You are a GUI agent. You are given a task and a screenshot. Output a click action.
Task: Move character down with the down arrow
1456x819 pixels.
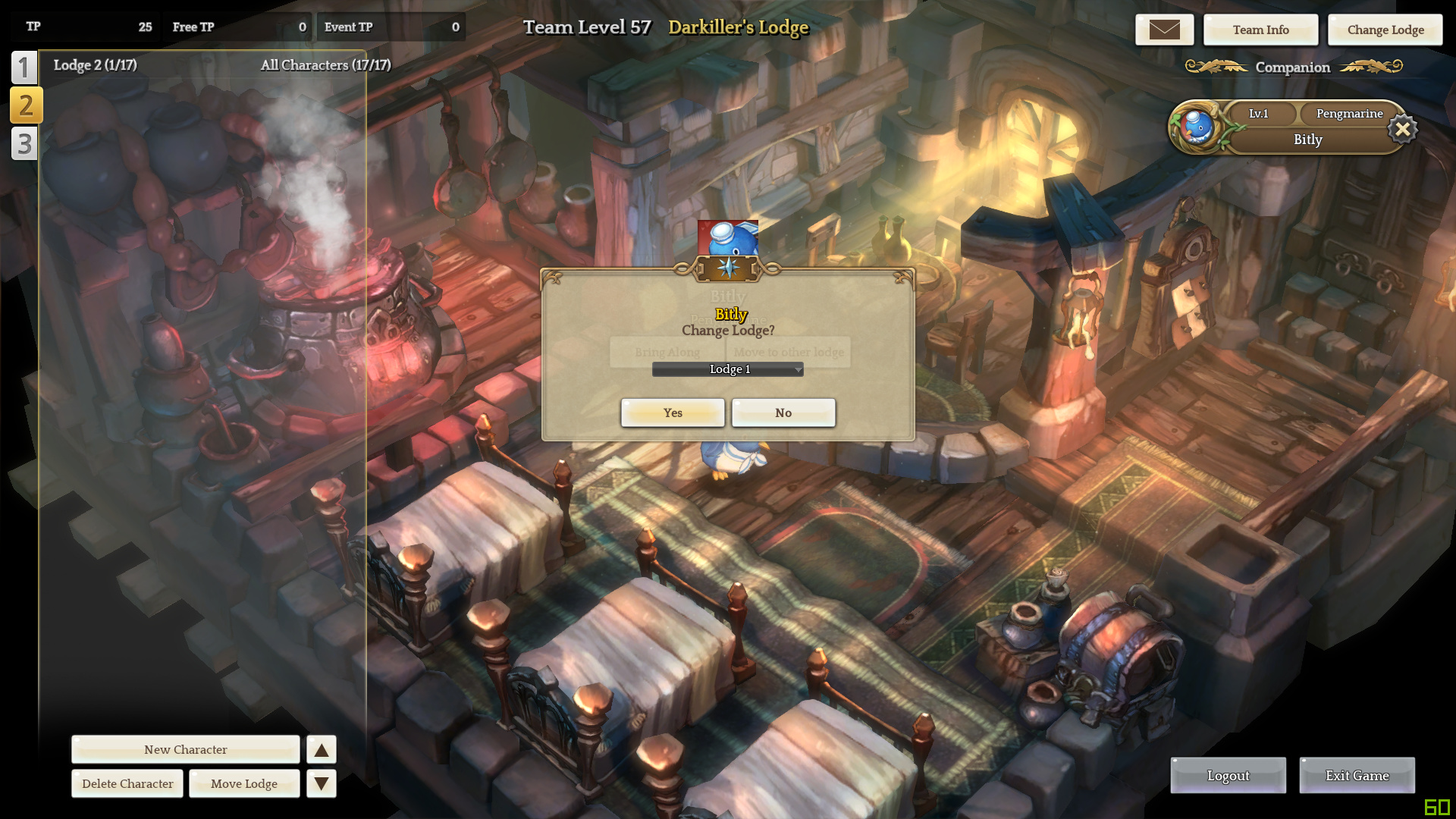(x=322, y=783)
